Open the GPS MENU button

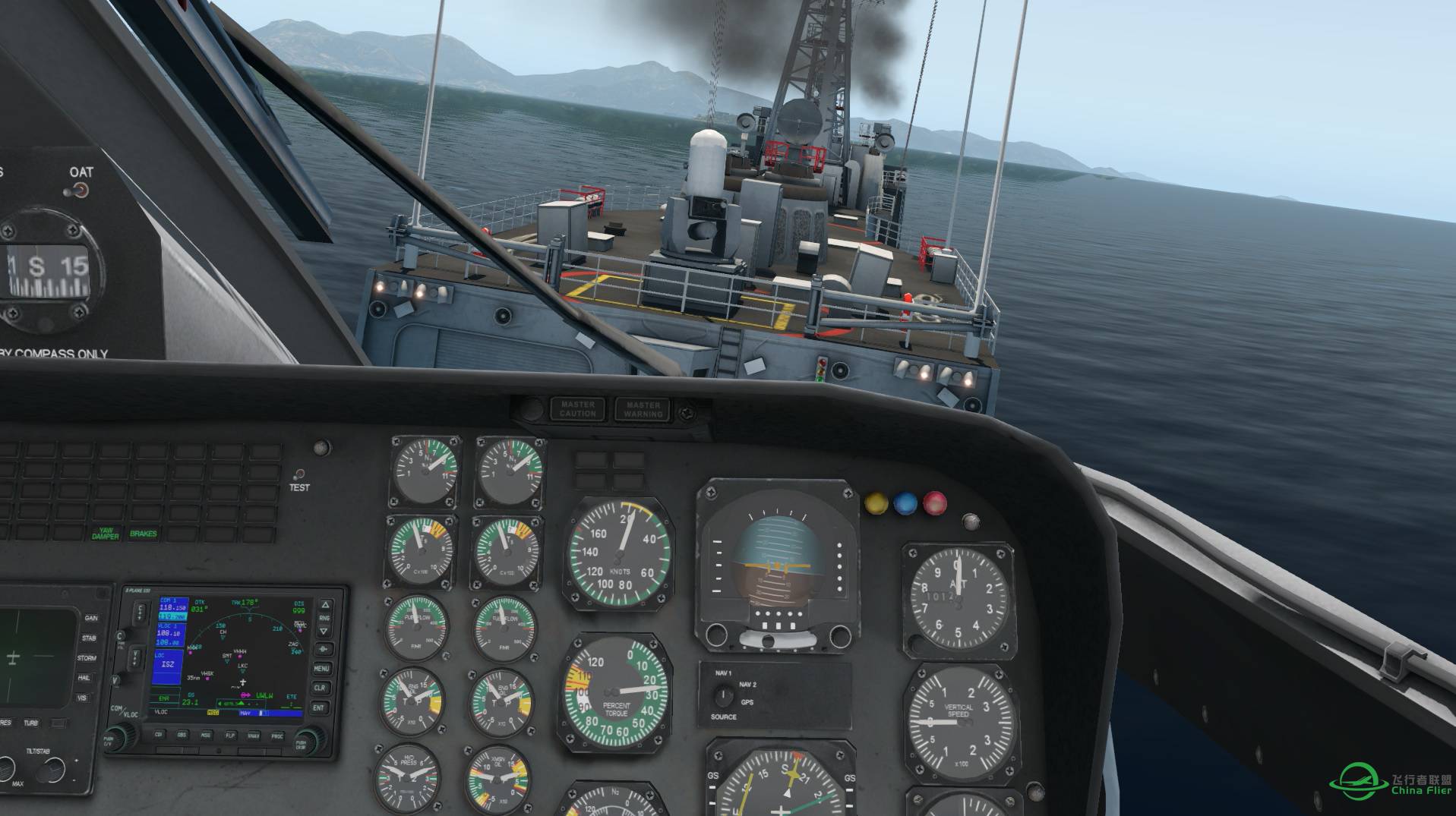tap(321, 669)
